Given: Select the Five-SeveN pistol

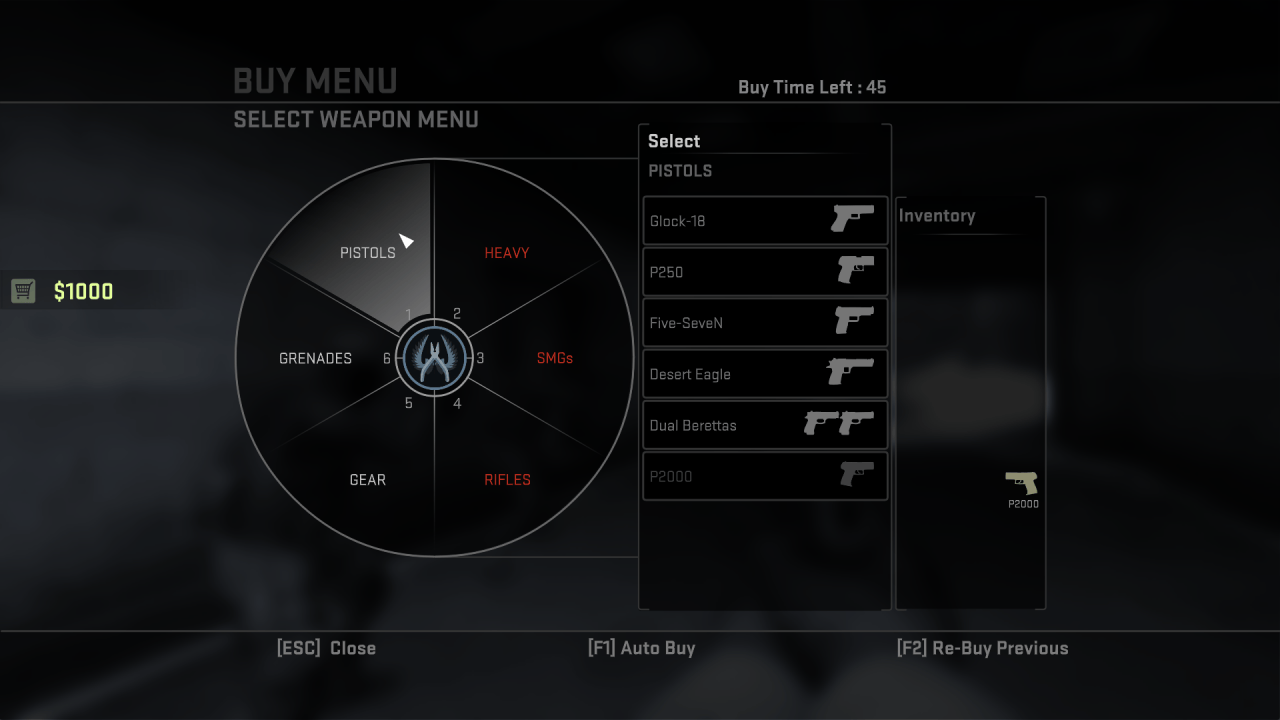Looking at the screenshot, I should (765, 323).
